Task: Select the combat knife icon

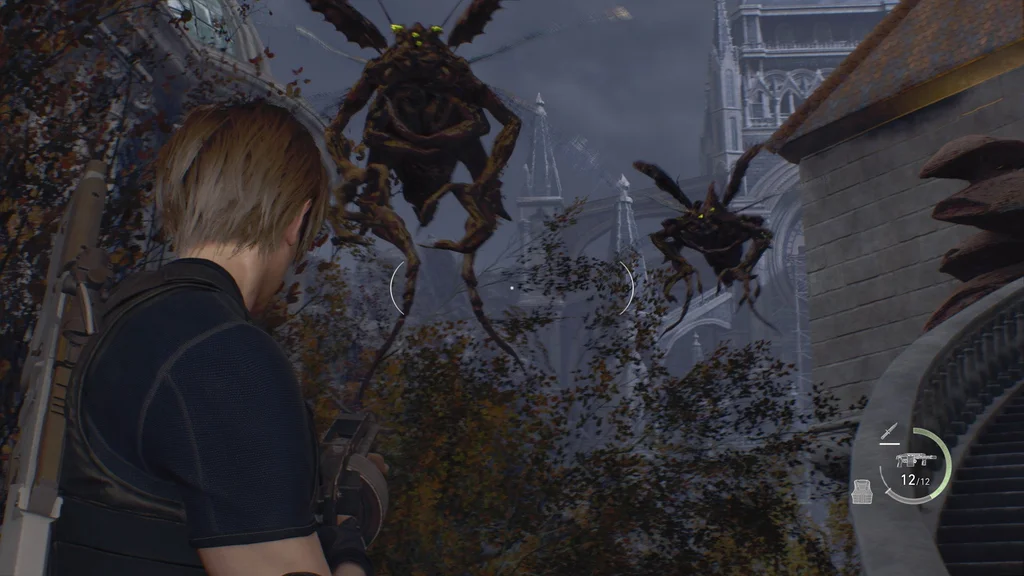Action: coord(889,433)
